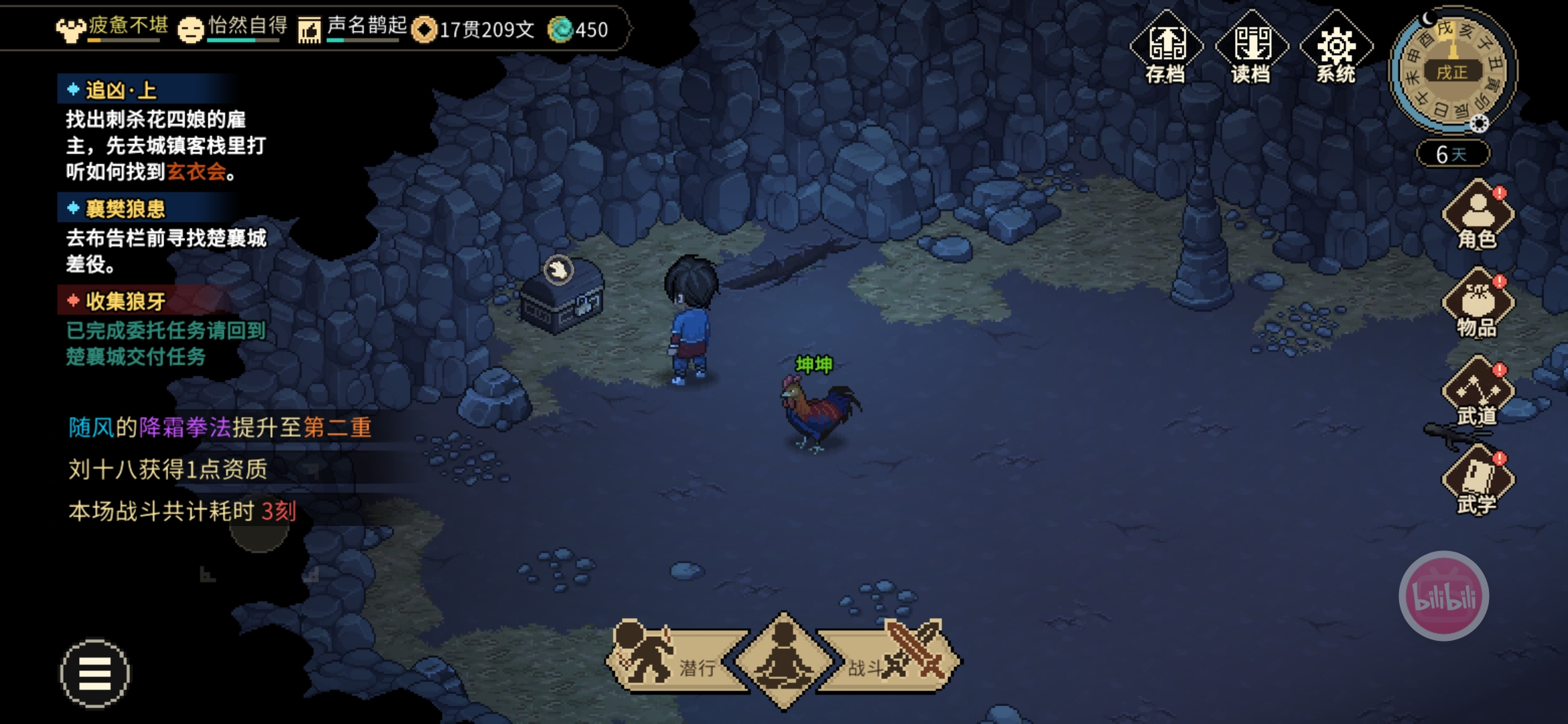This screenshot has width=1568, height=724.
Task: Select the 襄樊狼患 quest entry
Action: tap(125, 208)
